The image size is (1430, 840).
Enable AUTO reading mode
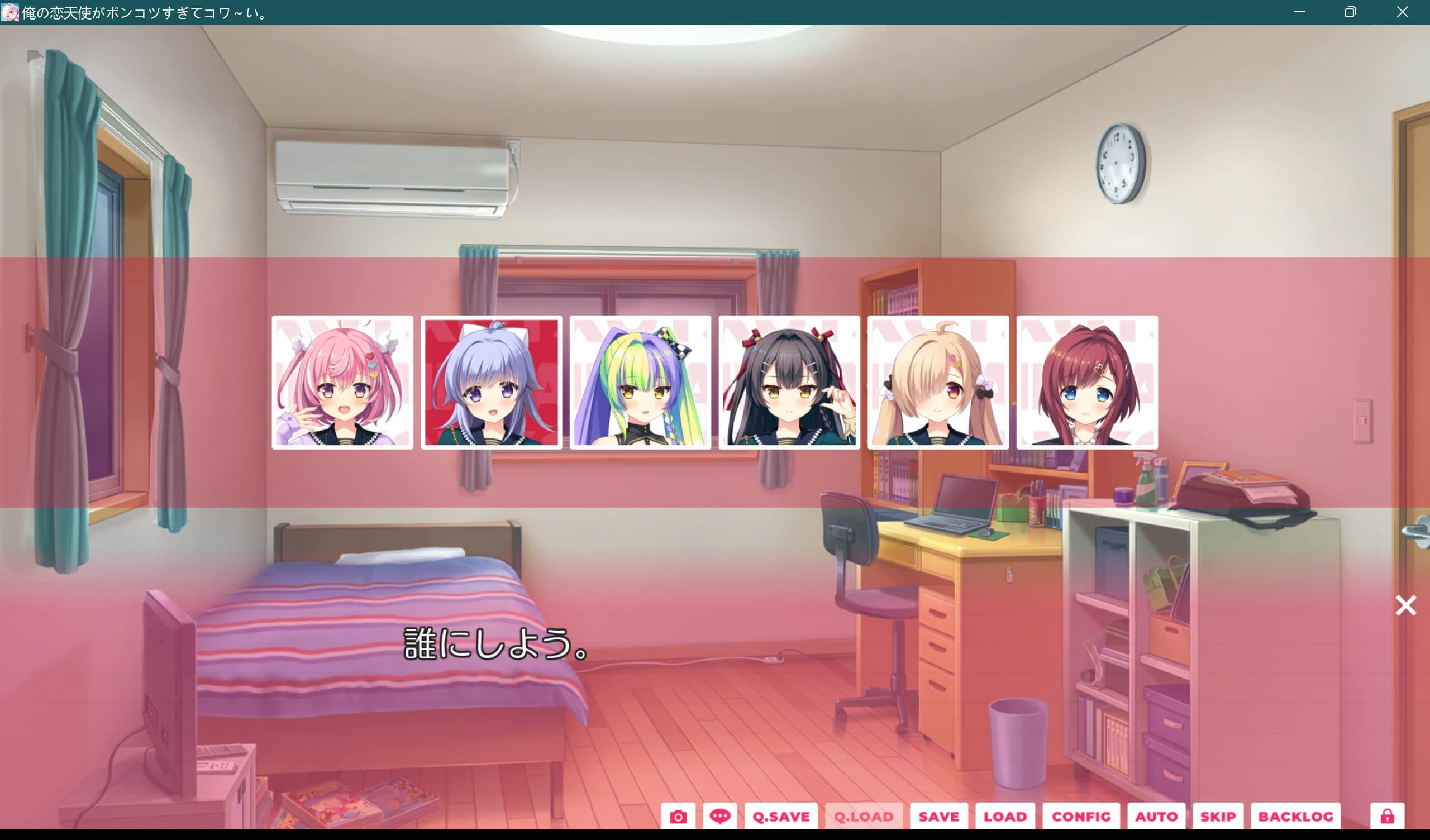1156,815
